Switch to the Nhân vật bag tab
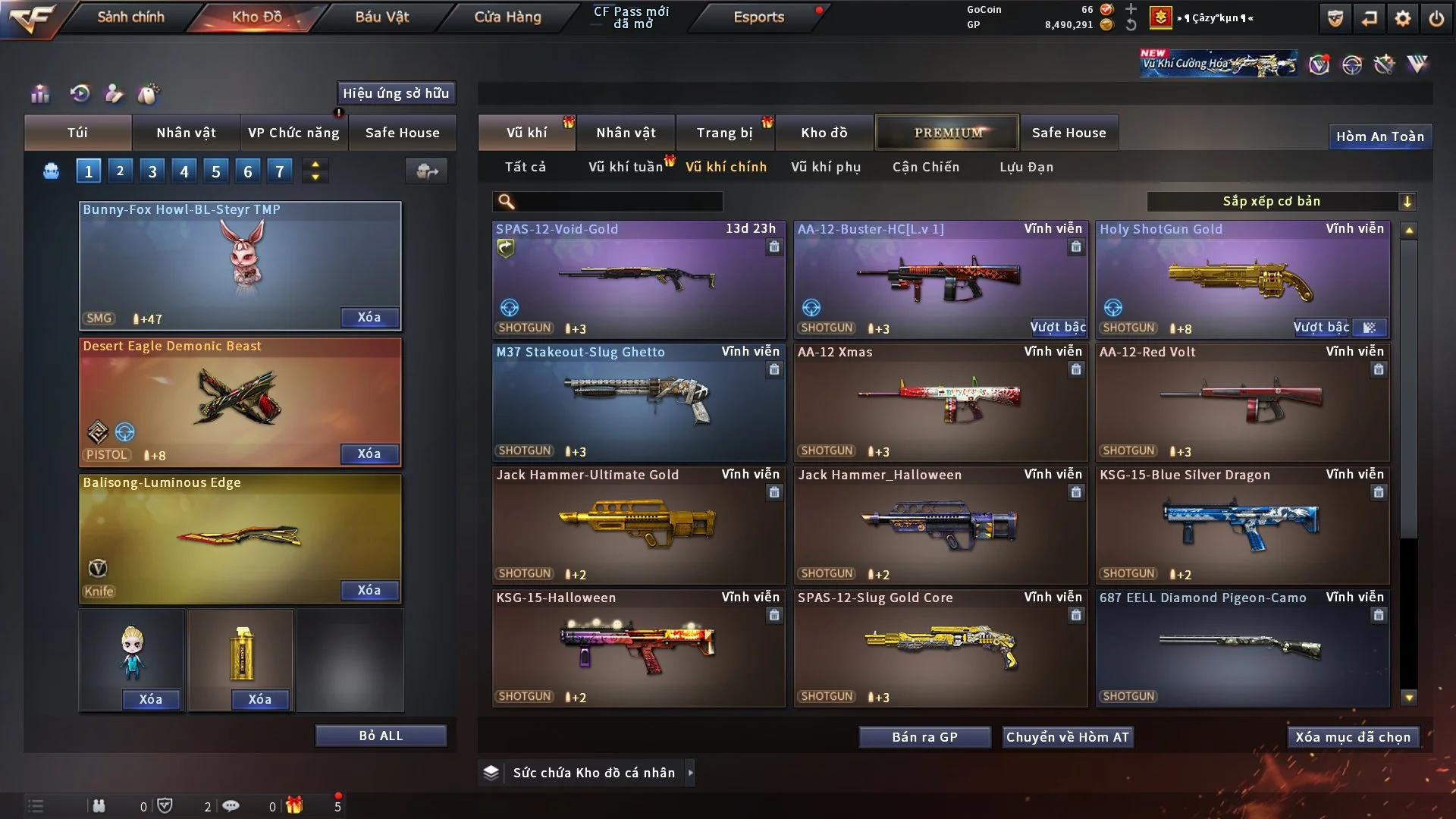This screenshot has width=1456, height=819. (186, 133)
